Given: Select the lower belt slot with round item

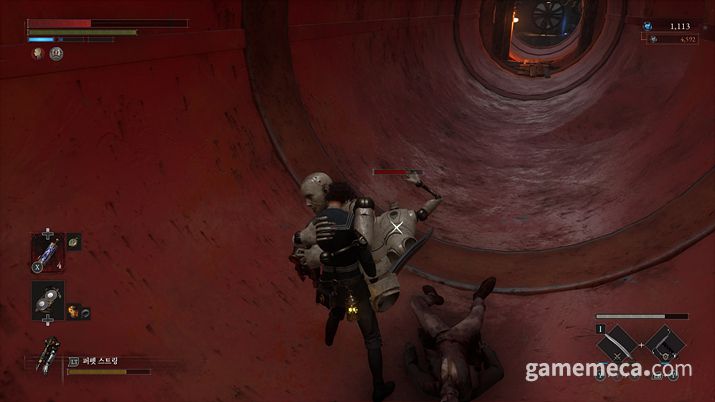Looking at the screenshot, I should click(x=47, y=299).
